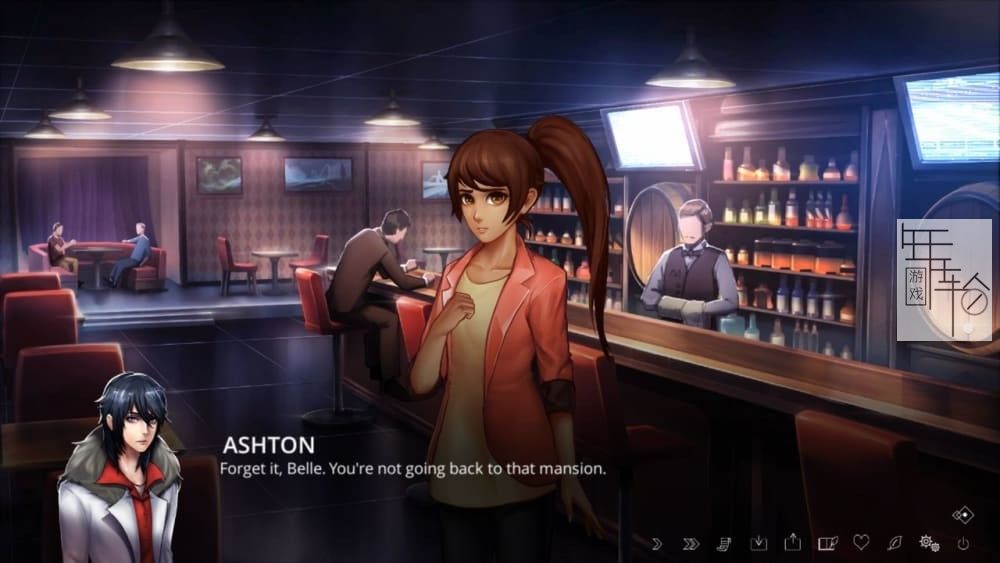This screenshot has height=563, width=1000.
Task: Quit using the power icon
Action: coord(963,543)
